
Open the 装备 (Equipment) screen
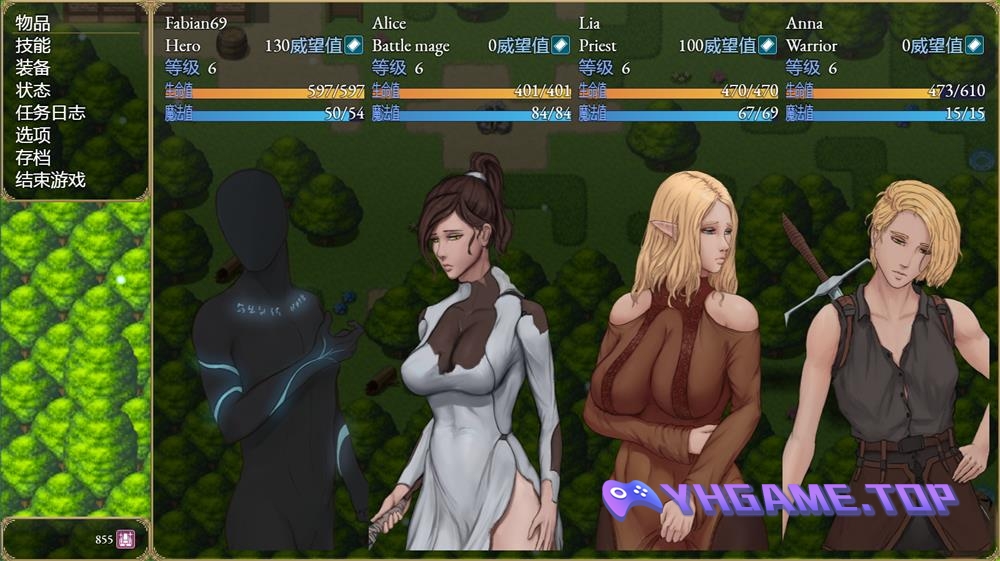[x=33, y=68]
